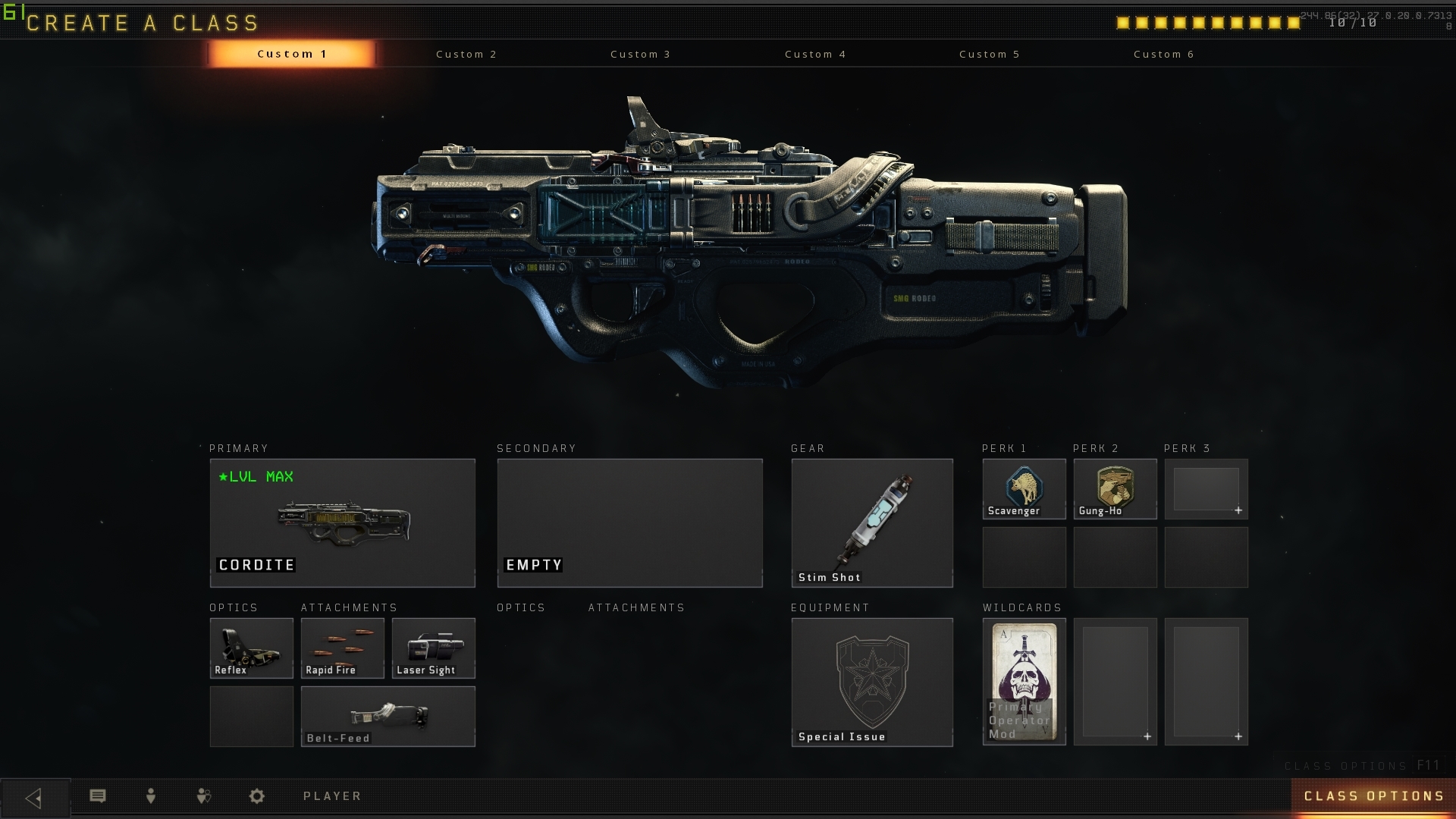1456x819 pixels.
Task: Select the Scavenger perk slot
Action: [x=1024, y=489]
